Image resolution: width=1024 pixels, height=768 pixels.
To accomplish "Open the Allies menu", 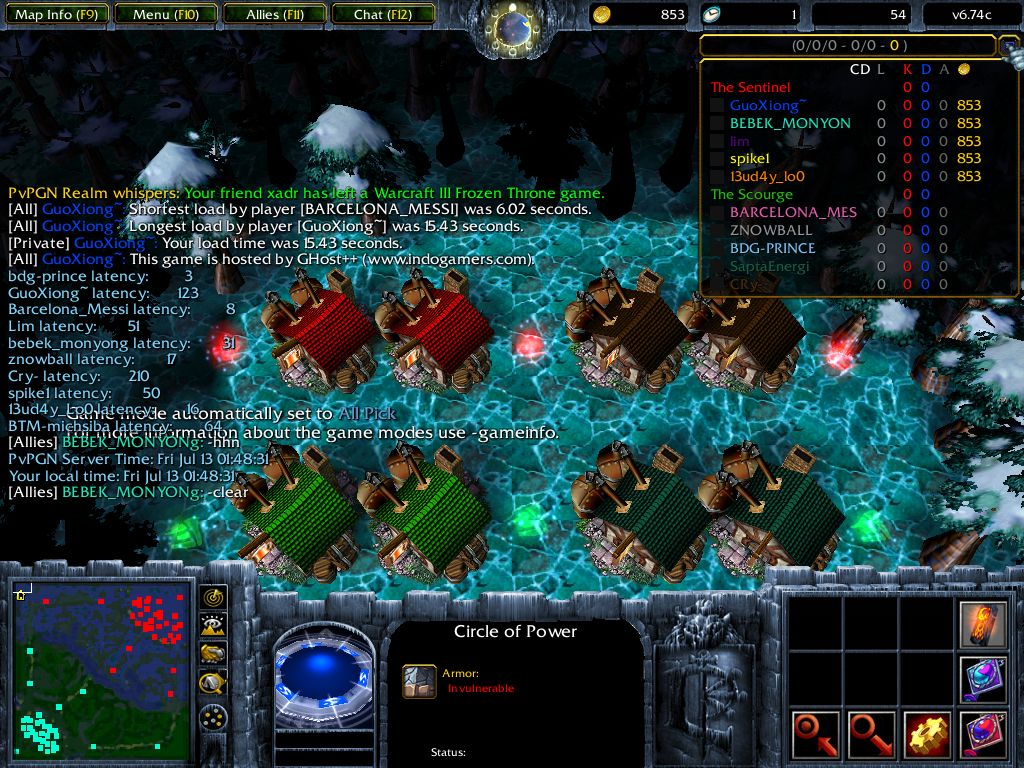I will tap(276, 15).
